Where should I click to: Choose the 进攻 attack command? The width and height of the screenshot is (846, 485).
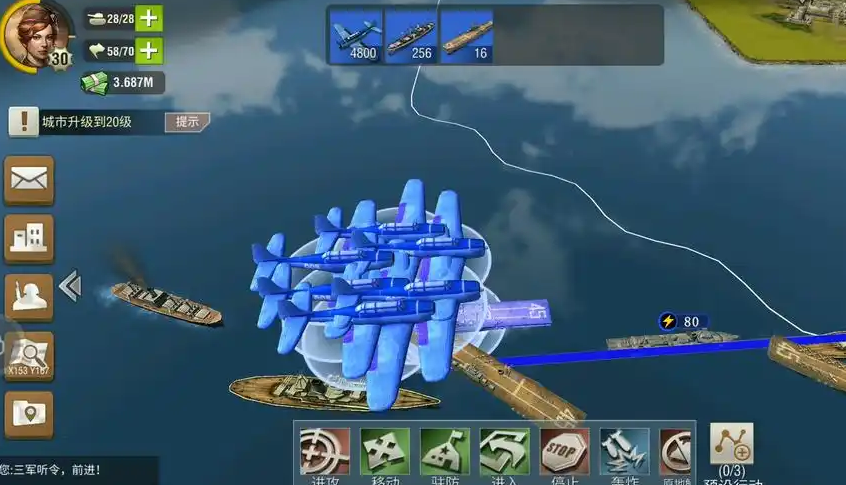click(325, 455)
